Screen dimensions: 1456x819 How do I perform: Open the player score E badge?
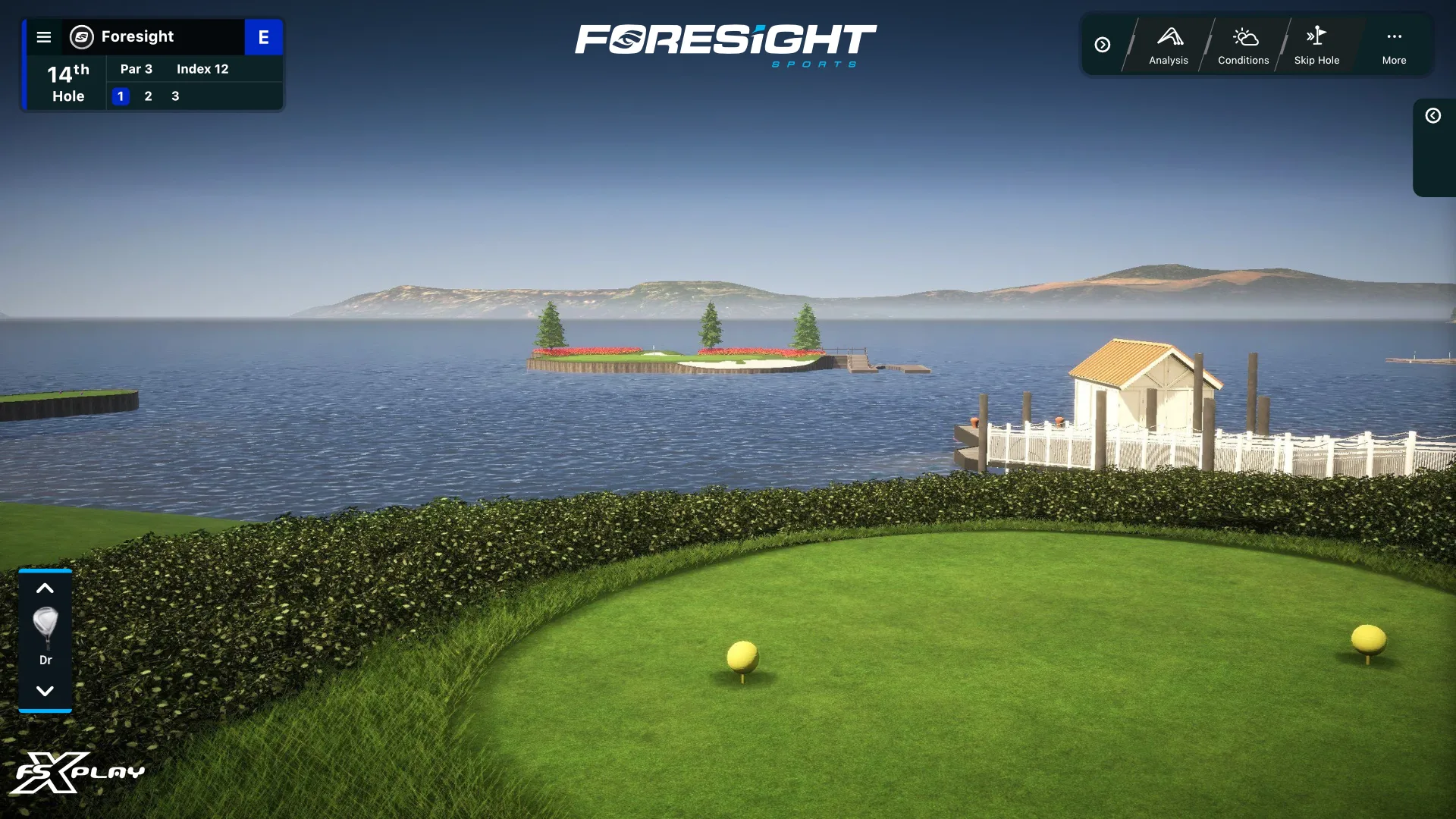[x=263, y=37]
